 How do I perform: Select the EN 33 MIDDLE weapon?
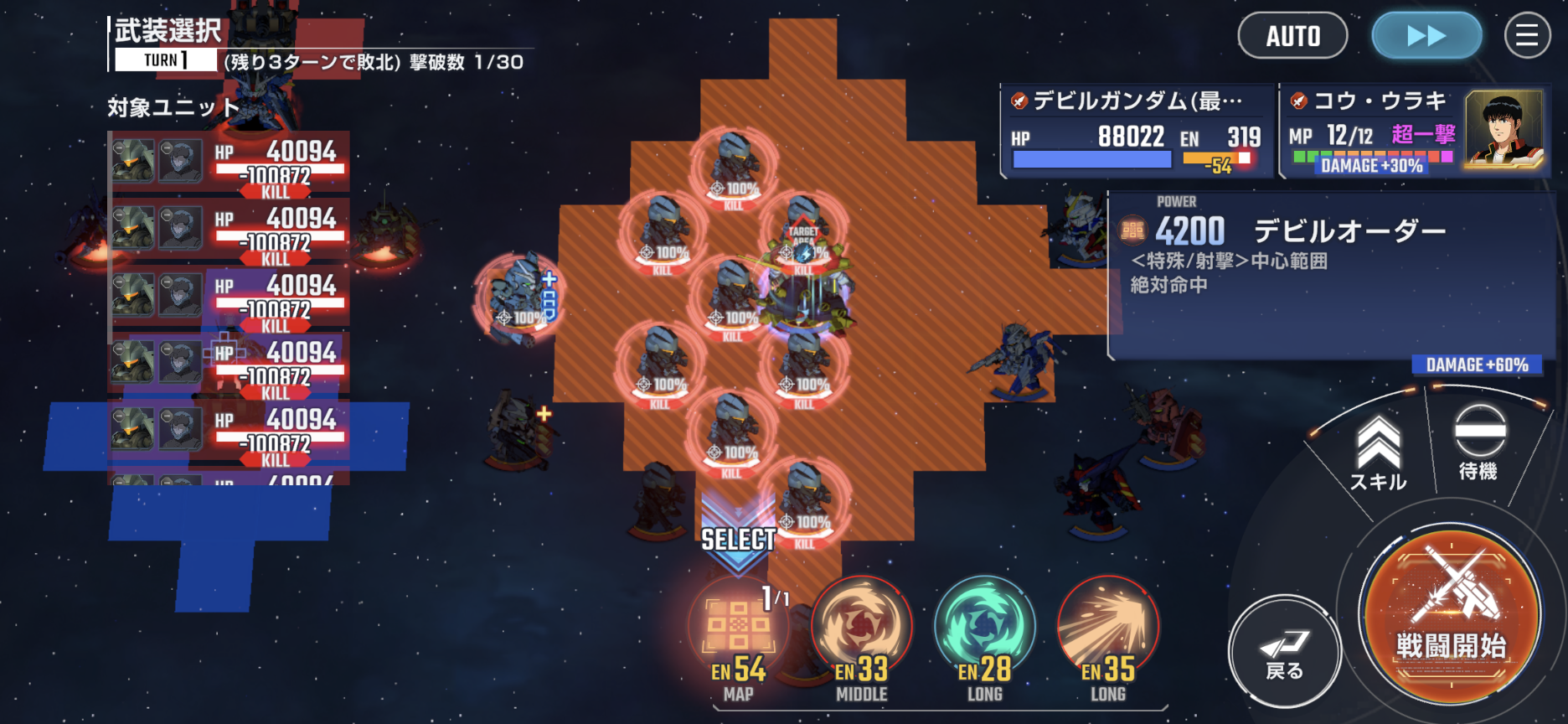pos(861,635)
